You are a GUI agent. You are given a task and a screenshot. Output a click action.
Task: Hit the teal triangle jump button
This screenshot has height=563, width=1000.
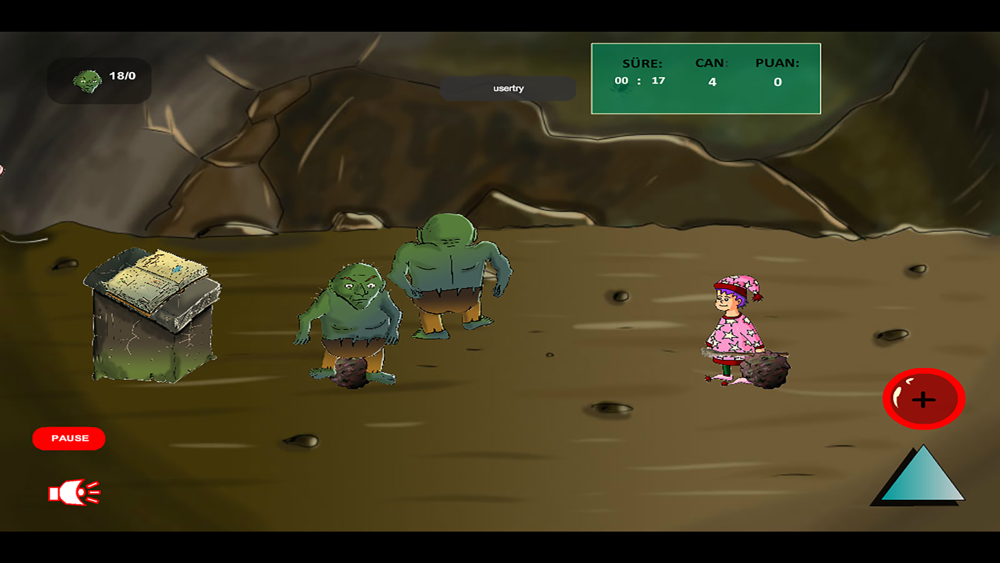[x=920, y=478]
